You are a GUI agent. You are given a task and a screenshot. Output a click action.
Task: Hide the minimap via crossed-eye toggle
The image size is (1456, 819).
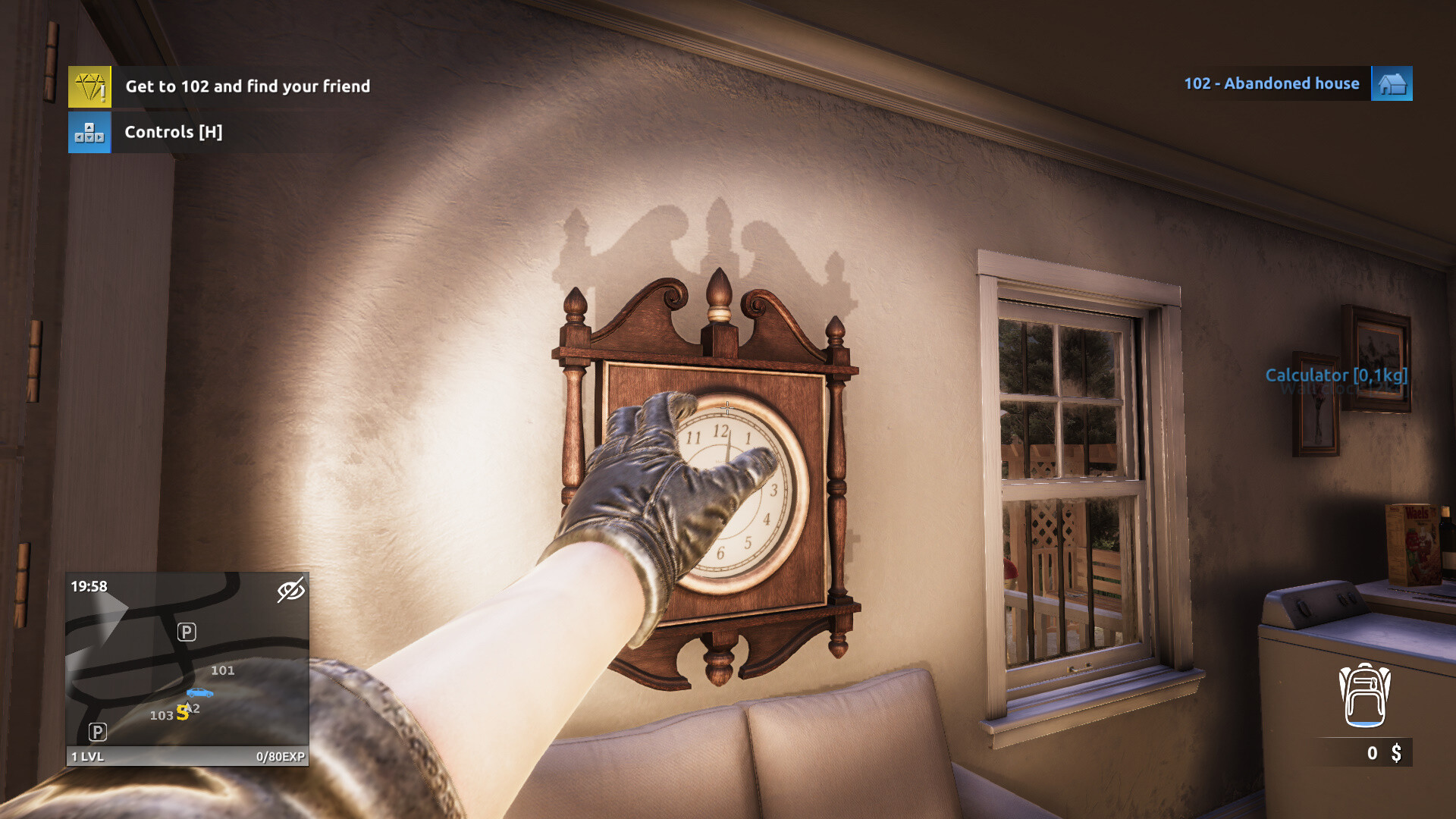pos(292,589)
